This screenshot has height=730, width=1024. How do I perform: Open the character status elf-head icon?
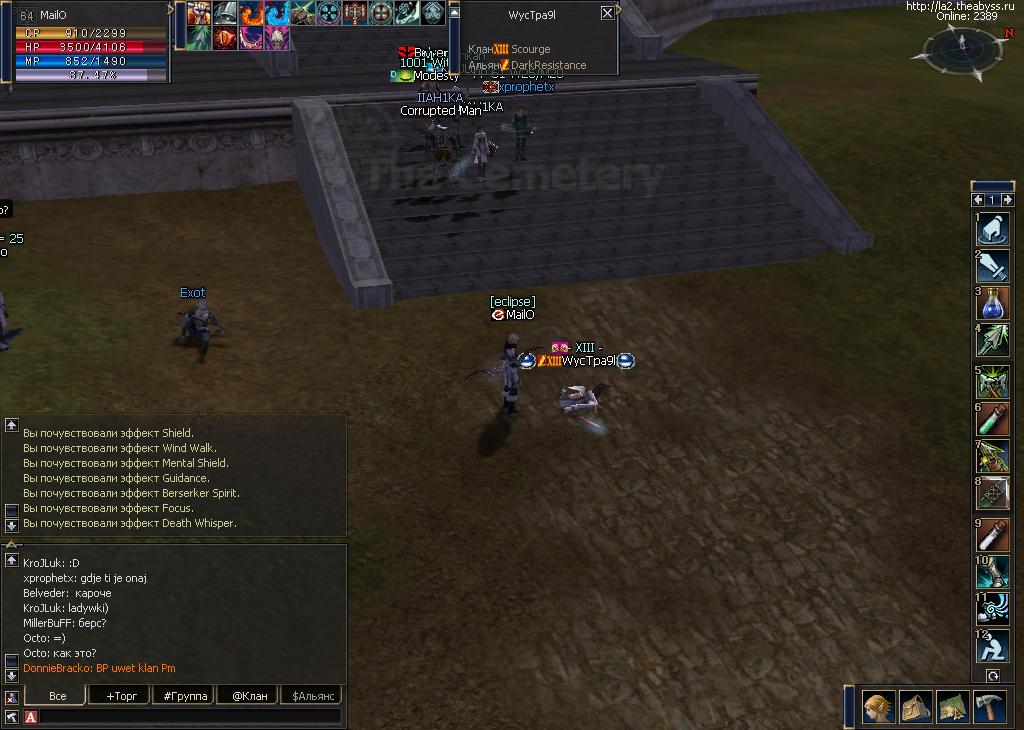(x=878, y=707)
